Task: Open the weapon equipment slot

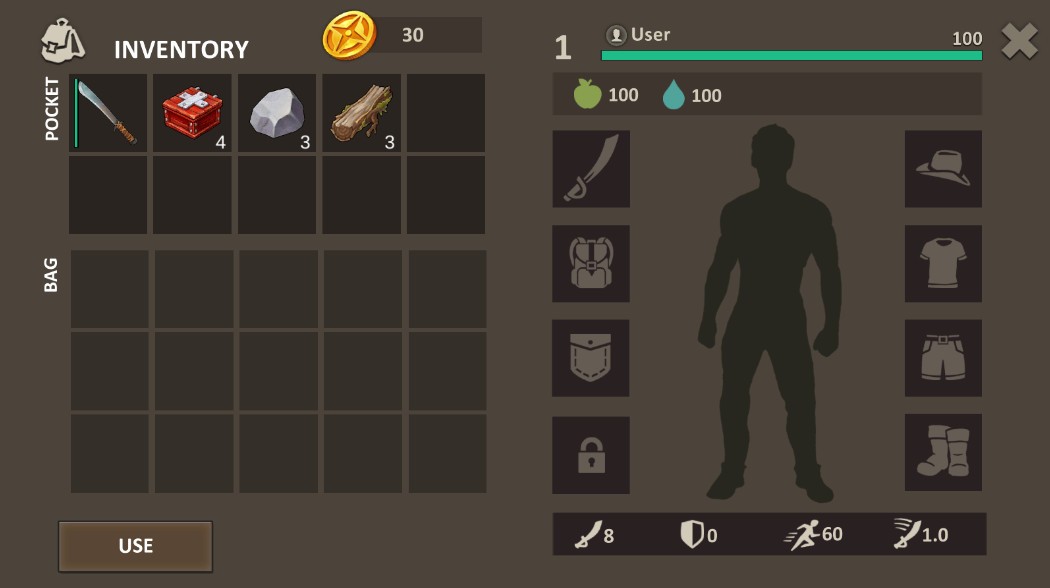Action: coord(591,169)
